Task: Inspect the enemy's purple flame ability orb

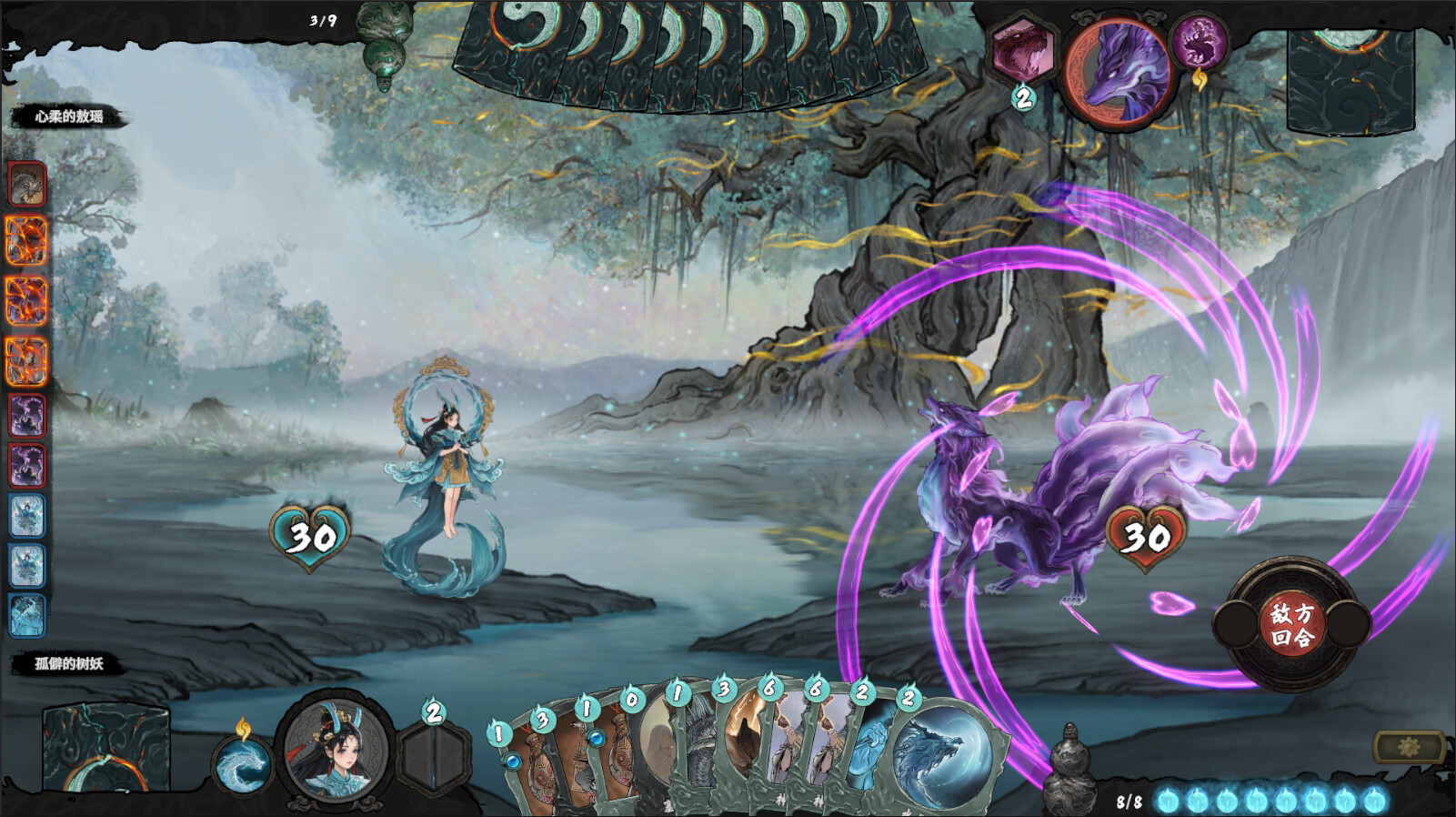Action: point(1199,44)
